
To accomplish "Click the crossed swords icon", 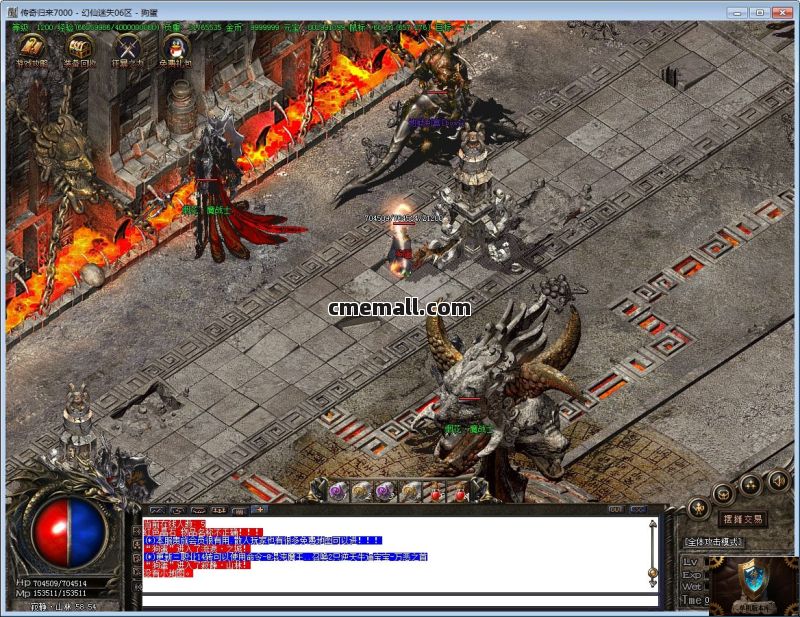I will [127, 46].
